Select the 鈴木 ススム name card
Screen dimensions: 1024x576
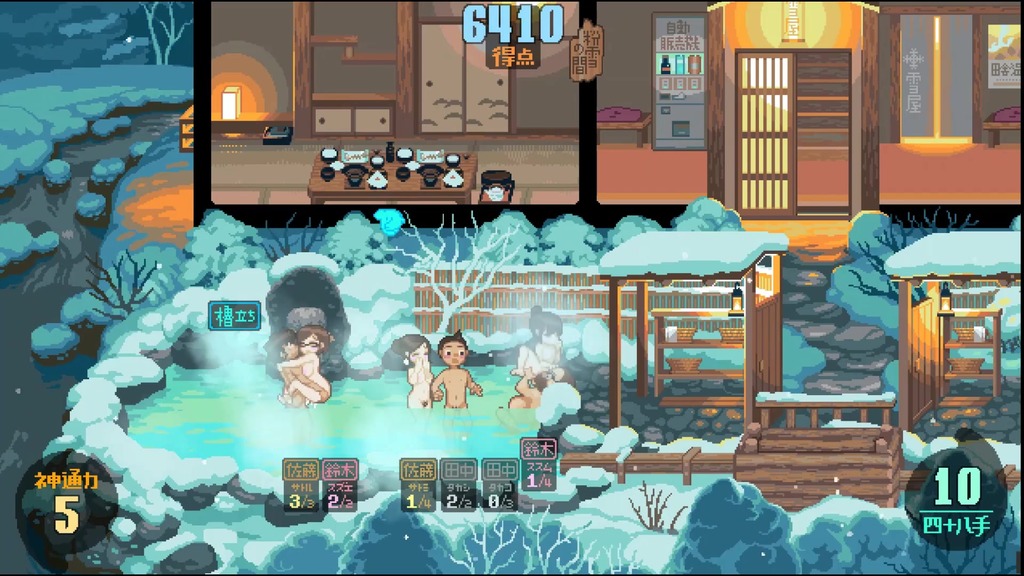tap(538, 466)
